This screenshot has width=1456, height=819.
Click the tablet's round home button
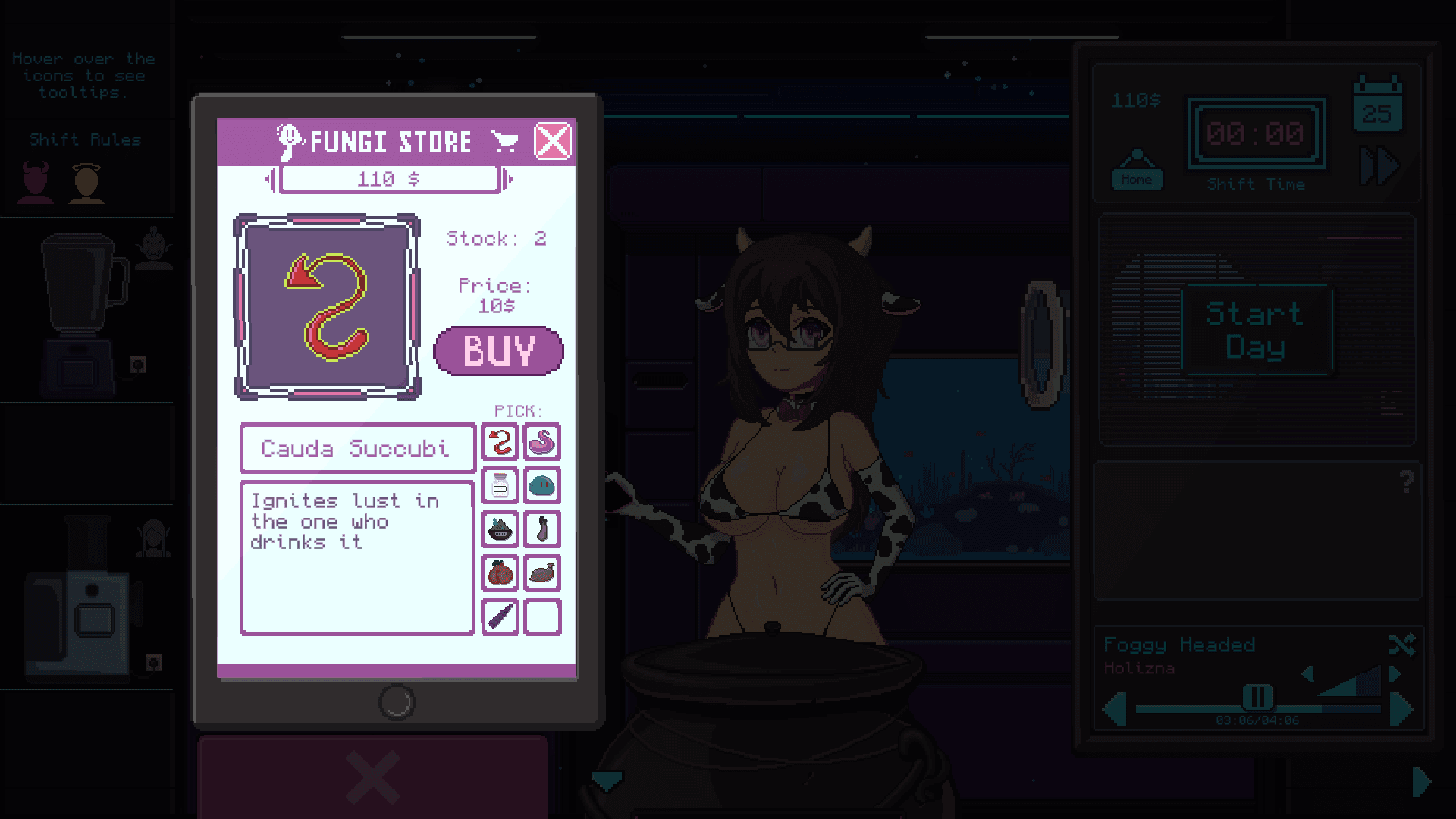[397, 702]
